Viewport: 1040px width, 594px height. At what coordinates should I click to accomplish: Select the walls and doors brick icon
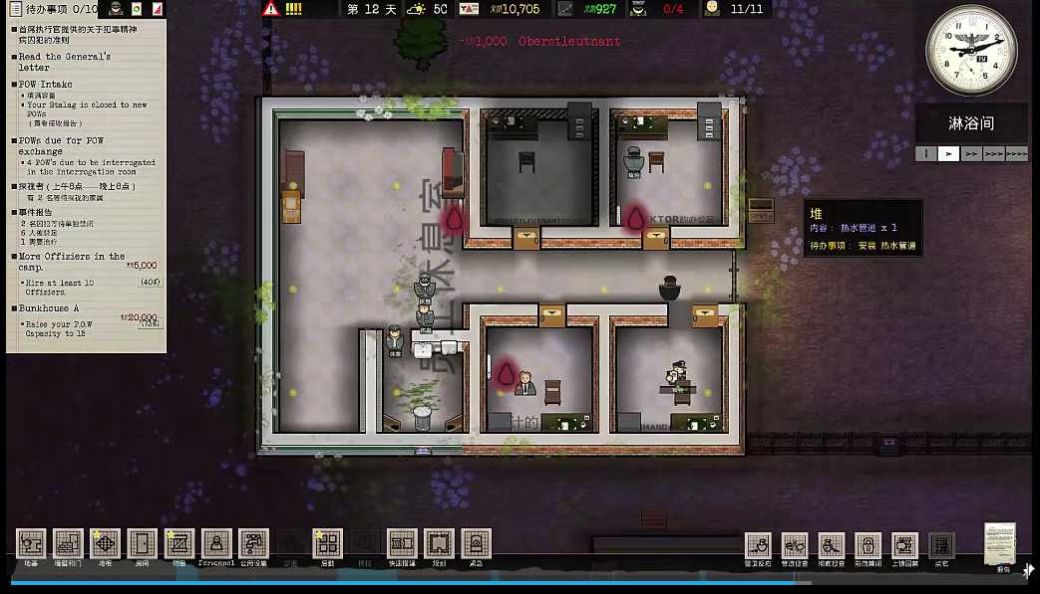[68, 544]
